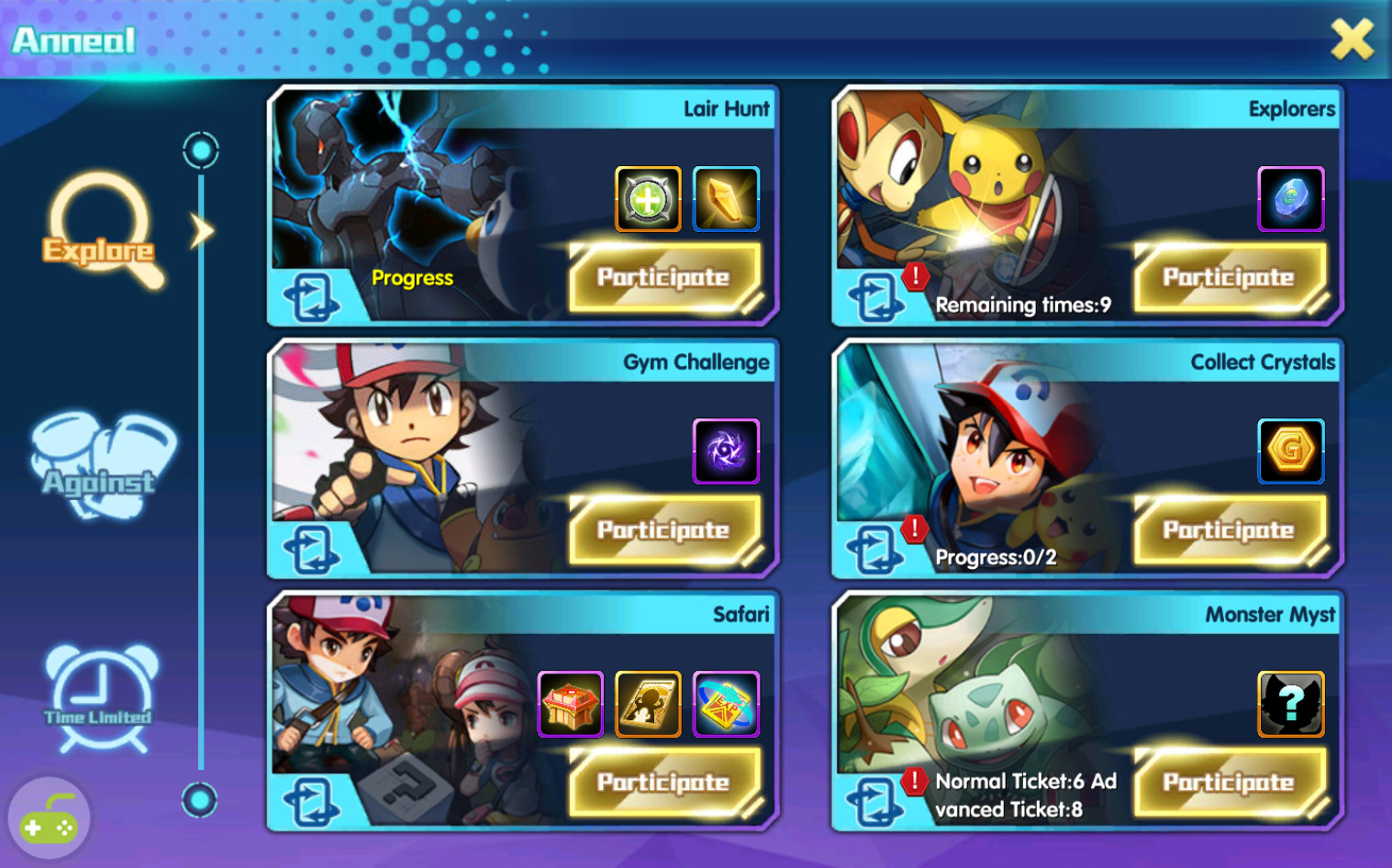
Task: Select the Time Limited tab
Action: point(100,699)
